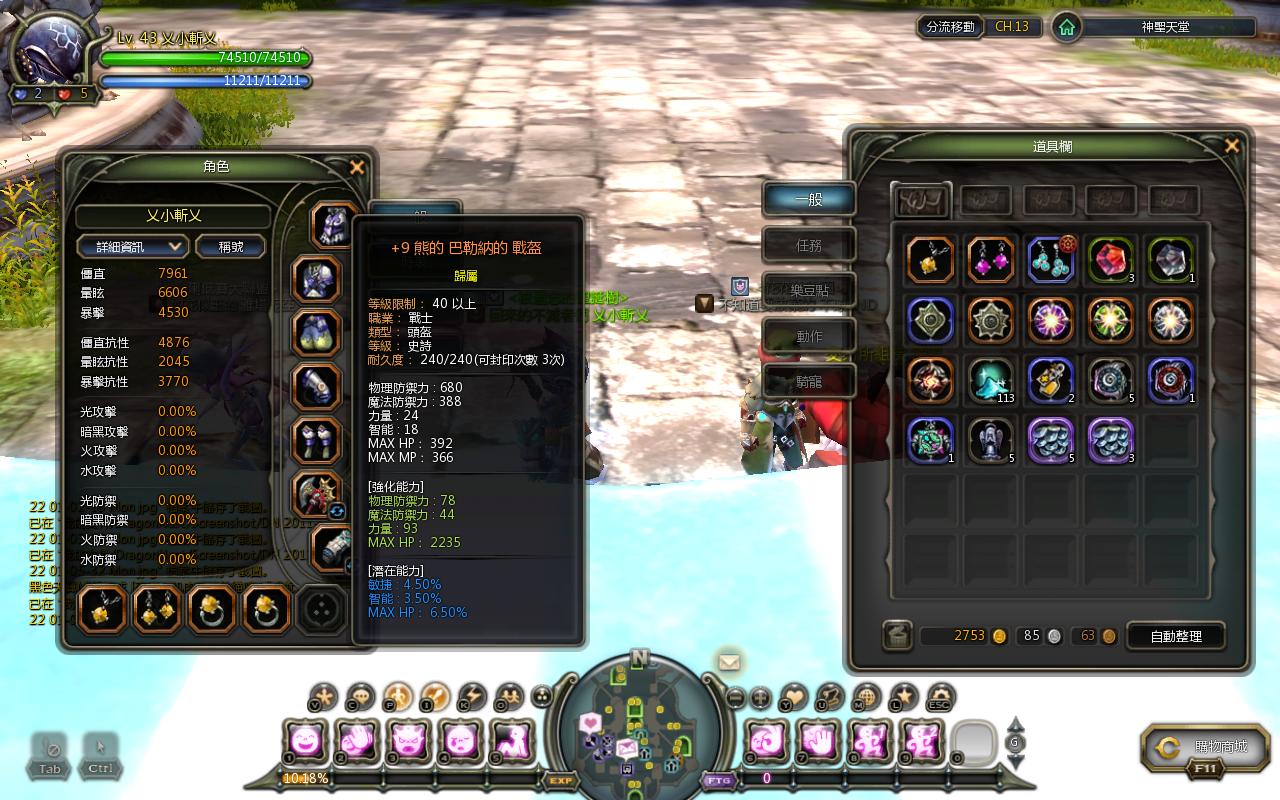Select the item stack showing 113
The image size is (1280, 800).
pyautogui.click(x=991, y=380)
